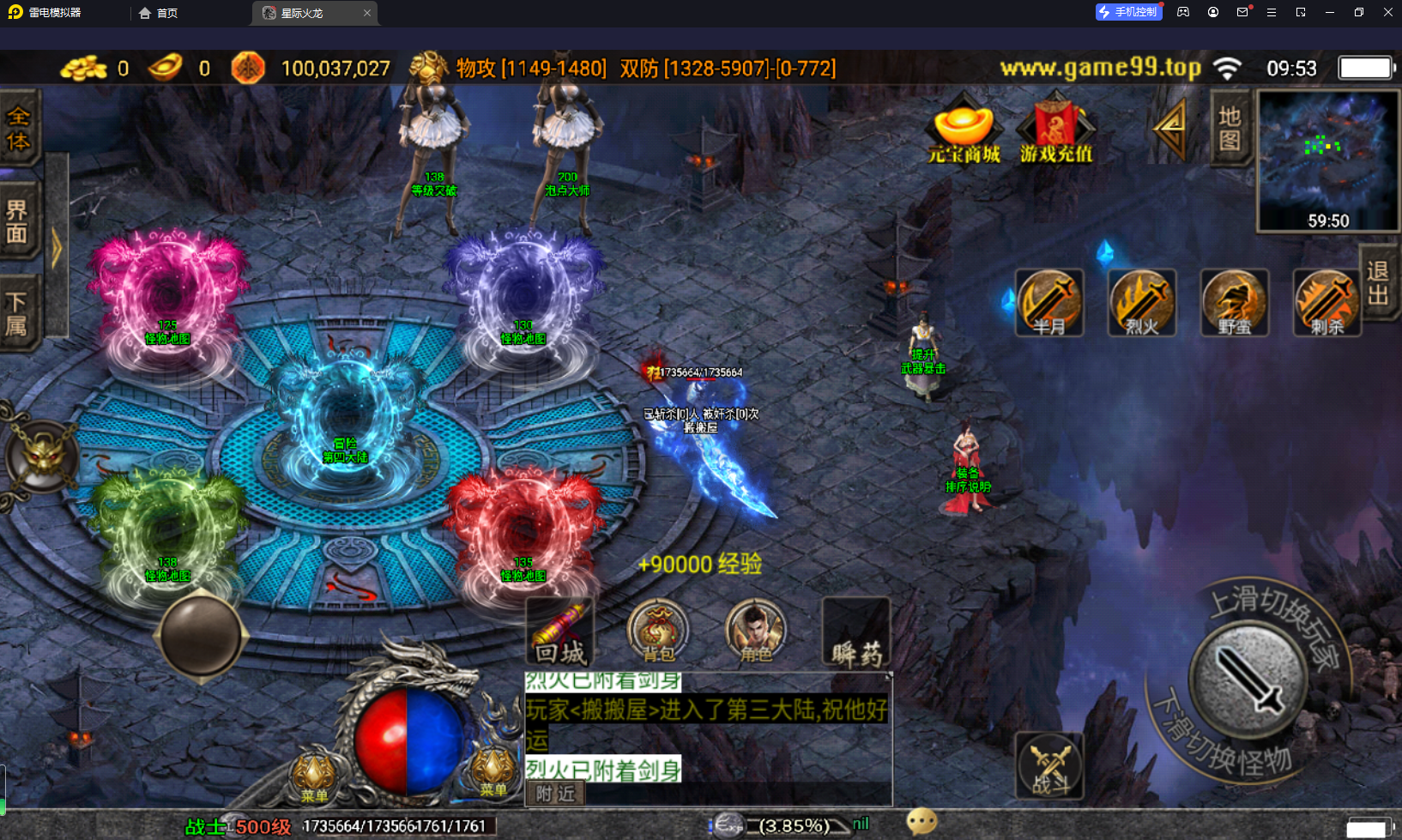Open the 地图 map button
Screen dimensions: 1402x840
(x=1230, y=129)
